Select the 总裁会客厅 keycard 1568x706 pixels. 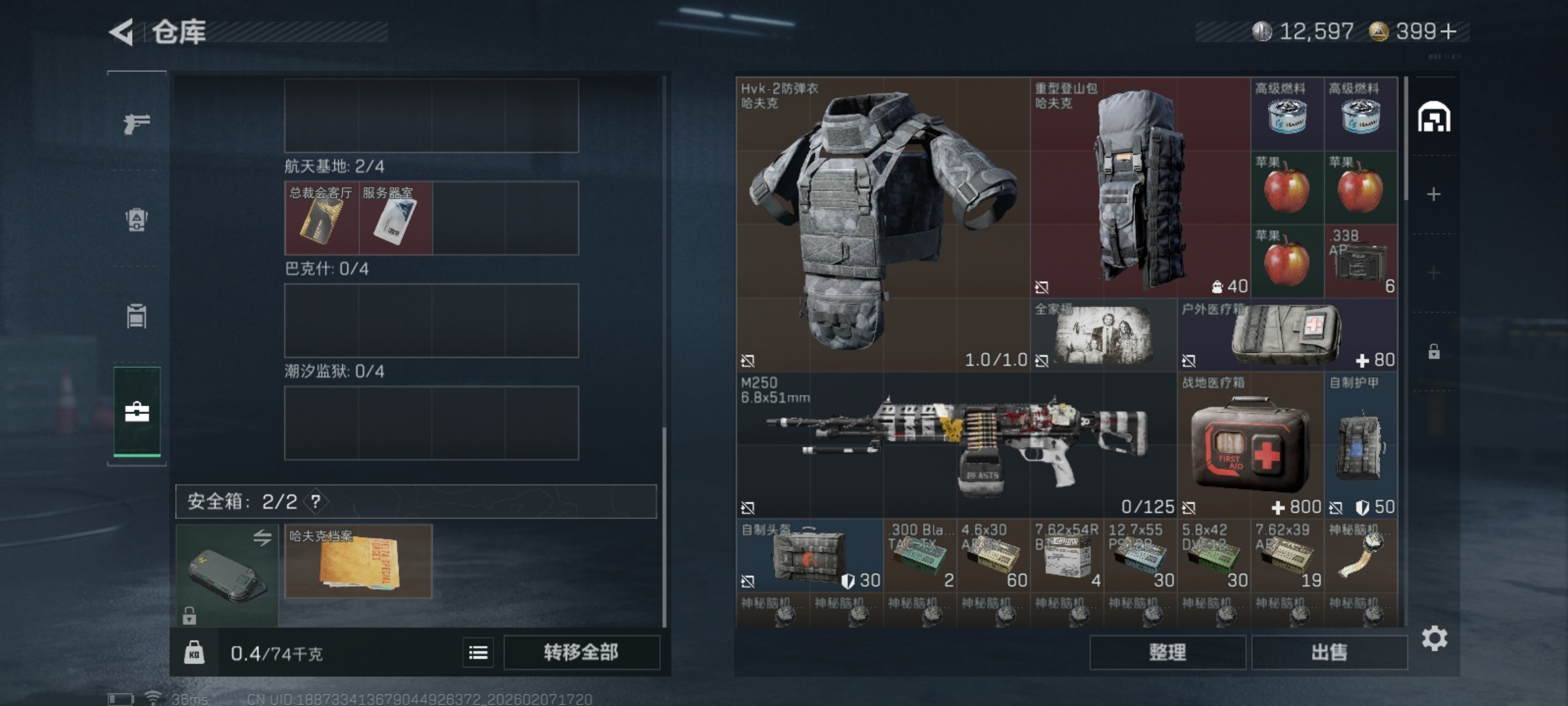click(321, 218)
